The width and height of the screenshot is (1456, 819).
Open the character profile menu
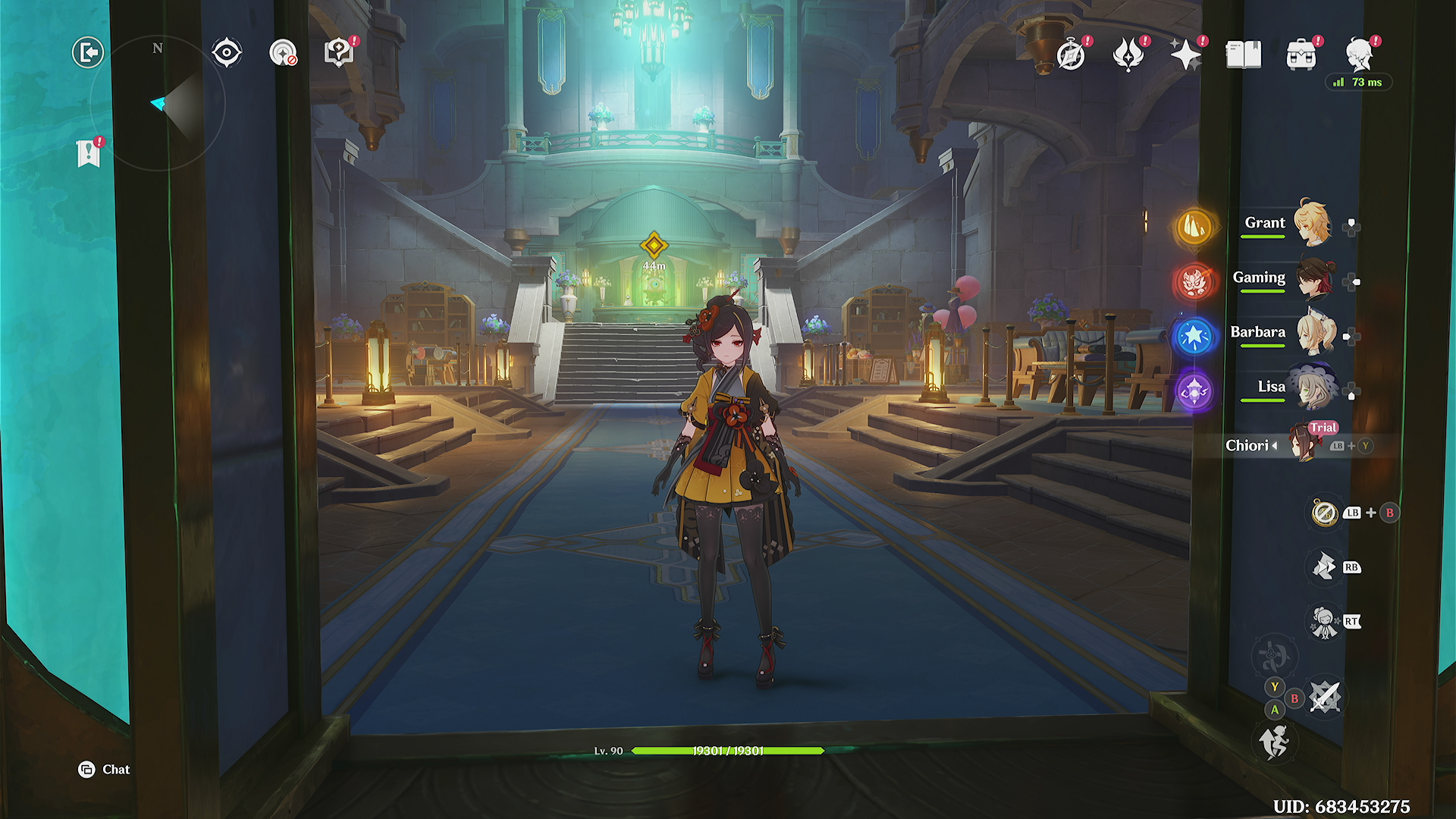pos(1359,55)
